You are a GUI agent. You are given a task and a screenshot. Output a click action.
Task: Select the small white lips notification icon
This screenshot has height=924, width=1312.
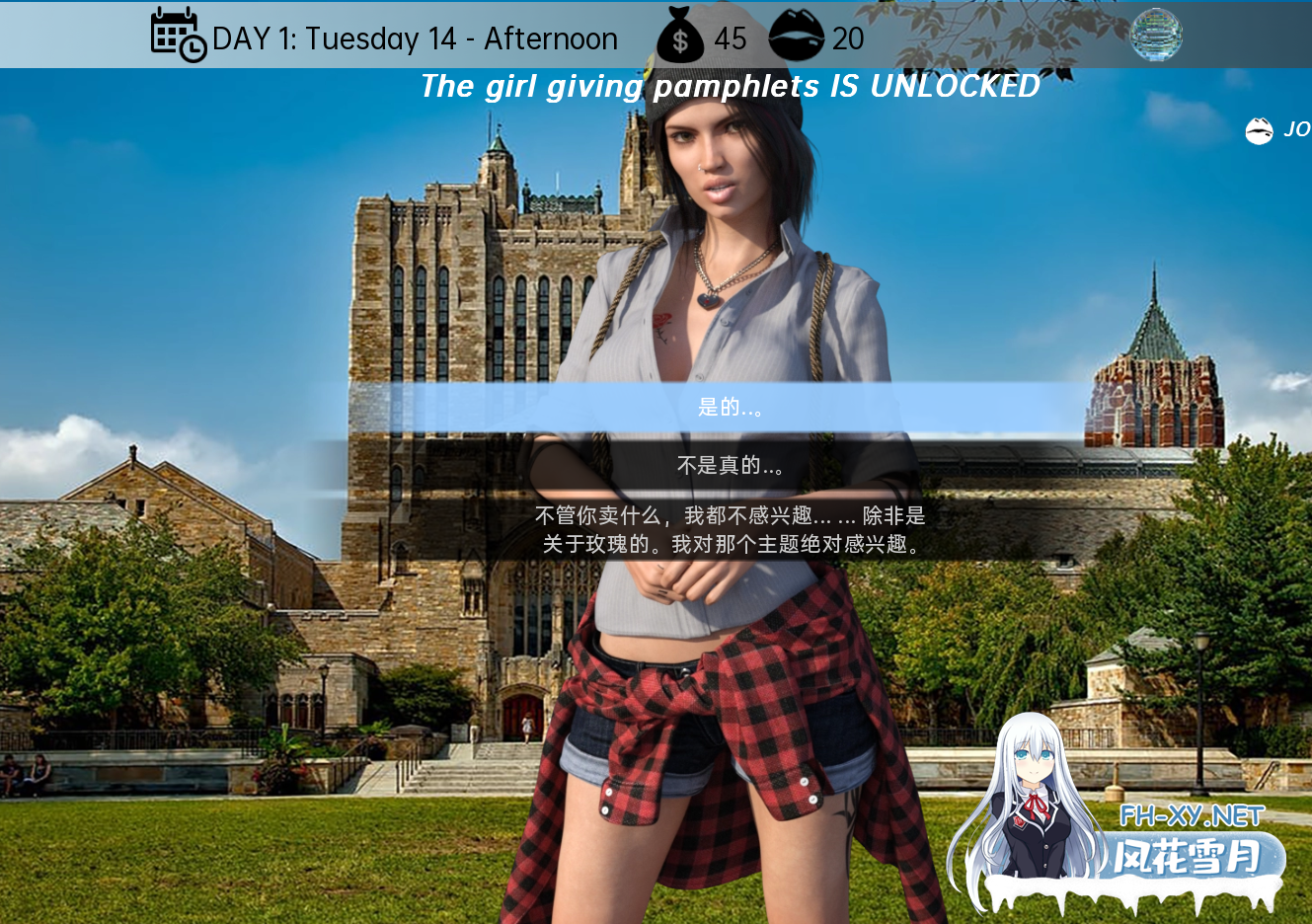1259,129
